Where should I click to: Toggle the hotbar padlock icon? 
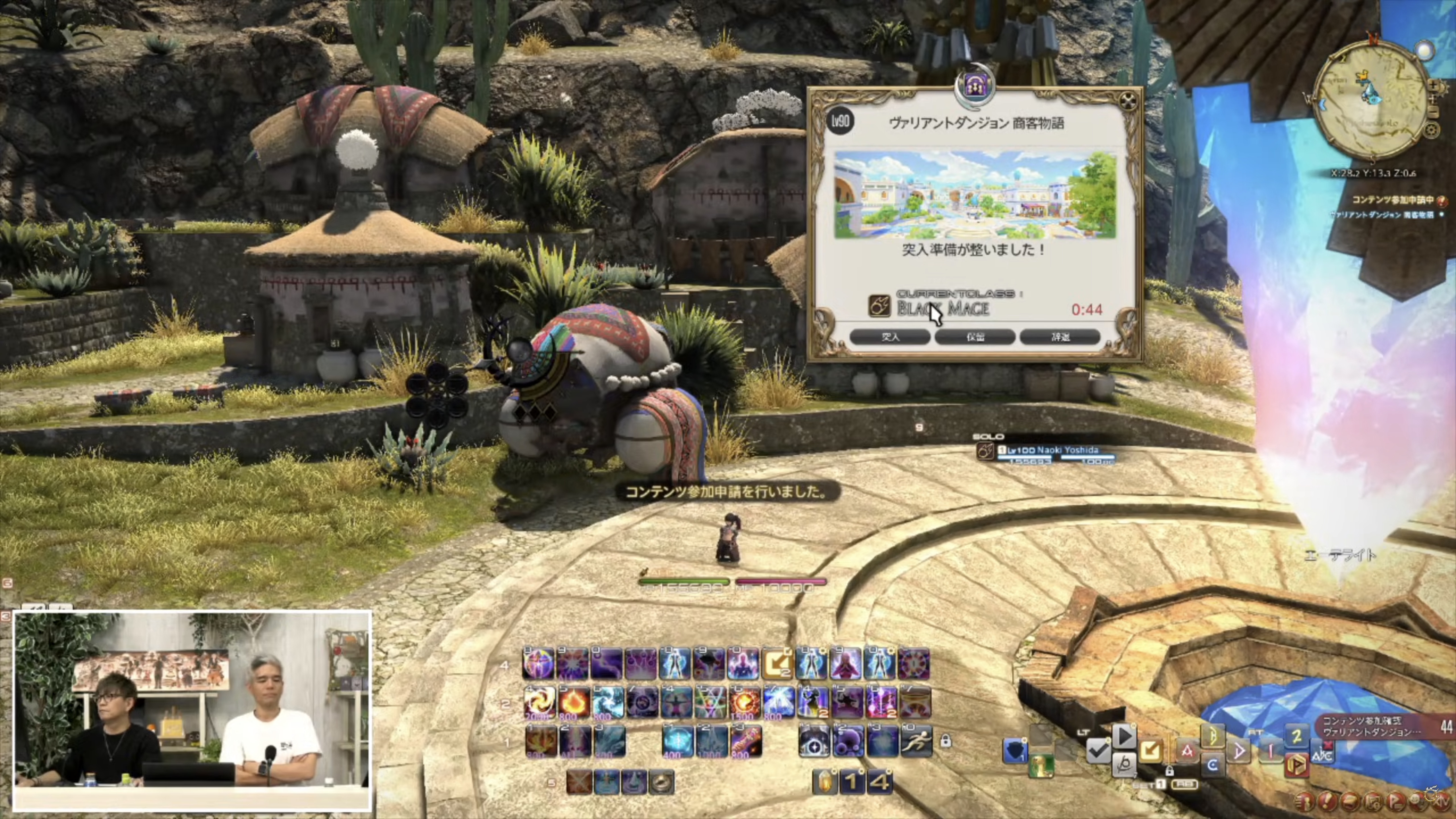(x=946, y=741)
